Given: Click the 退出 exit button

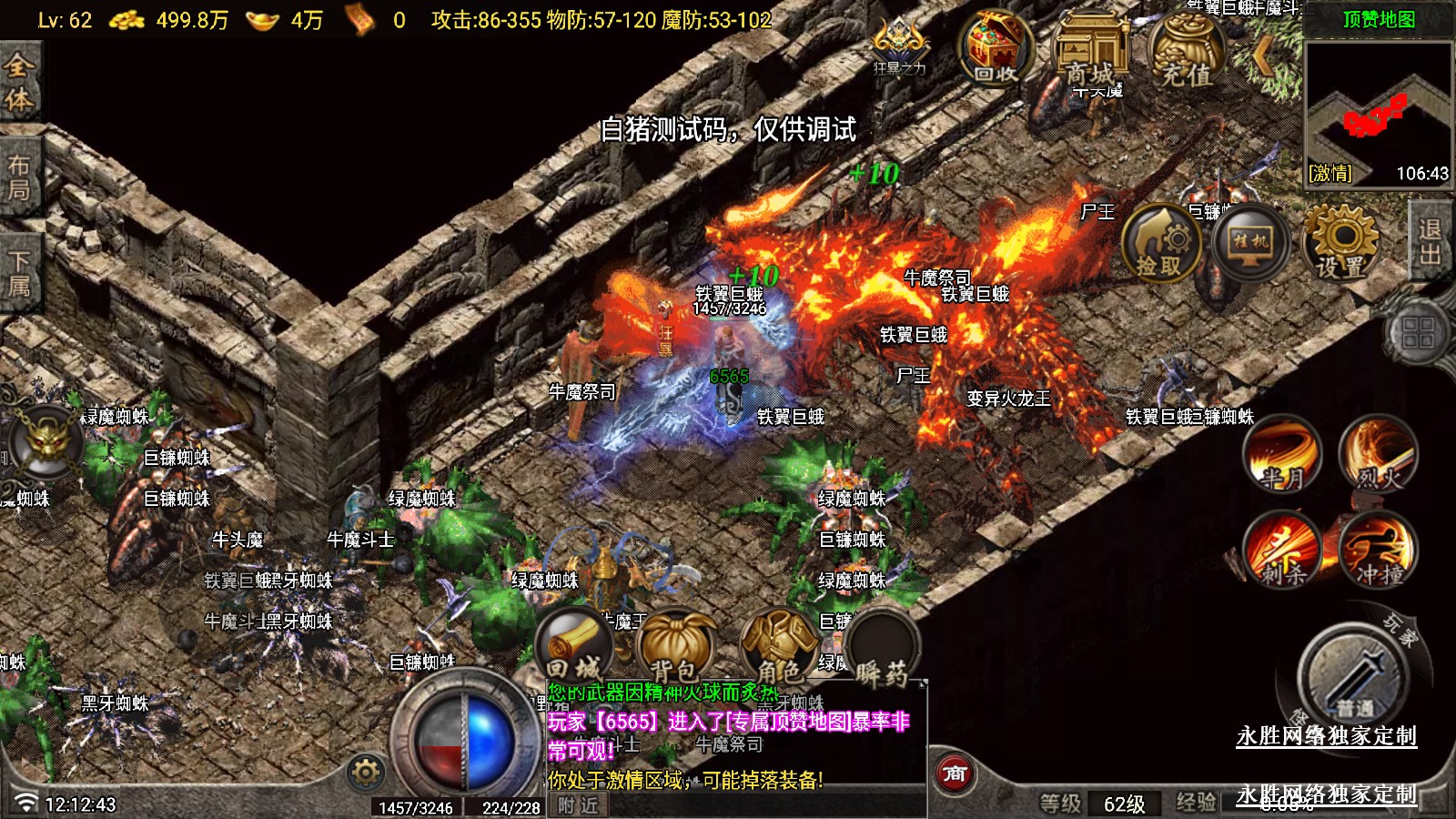Looking at the screenshot, I should [x=1431, y=241].
